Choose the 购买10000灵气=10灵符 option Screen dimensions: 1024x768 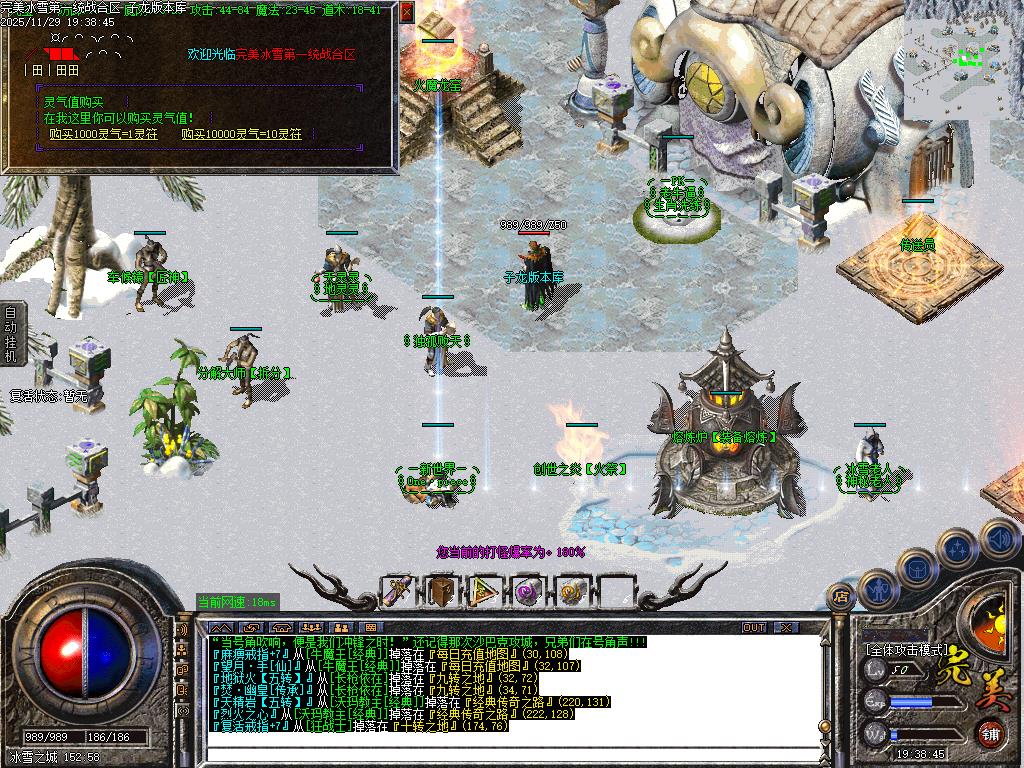pos(241,134)
